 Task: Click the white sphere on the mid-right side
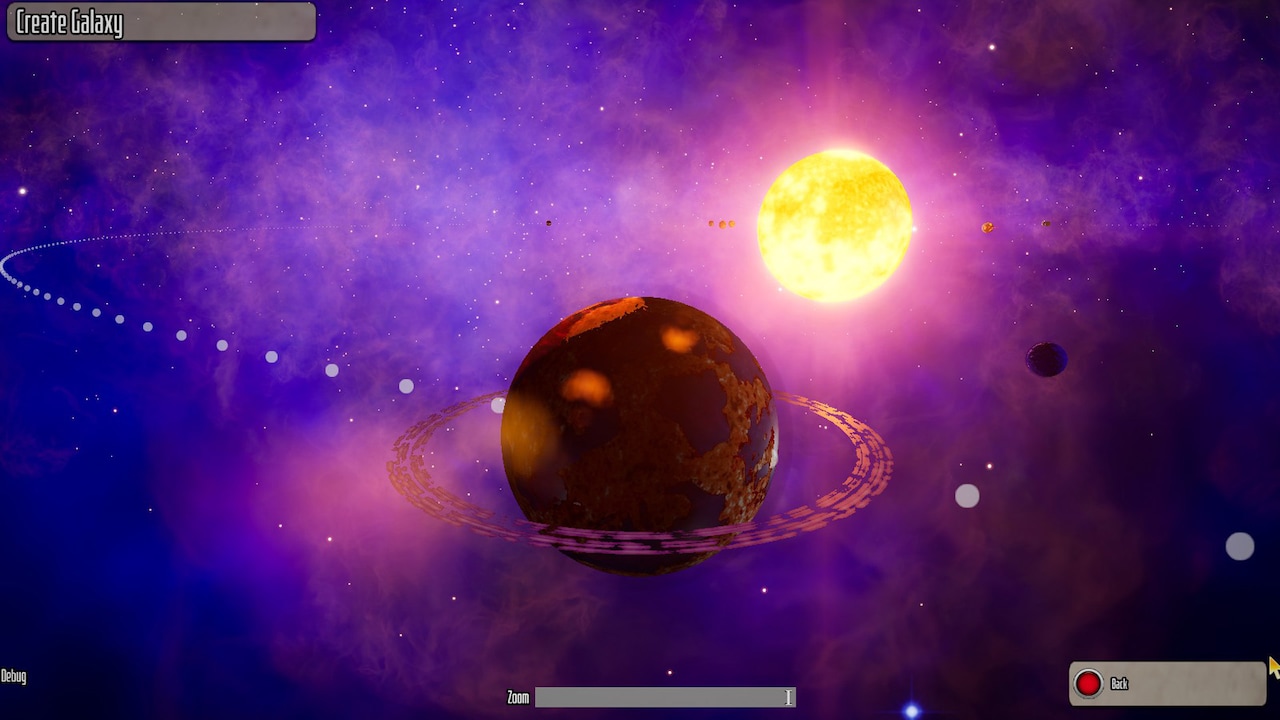tap(965, 494)
